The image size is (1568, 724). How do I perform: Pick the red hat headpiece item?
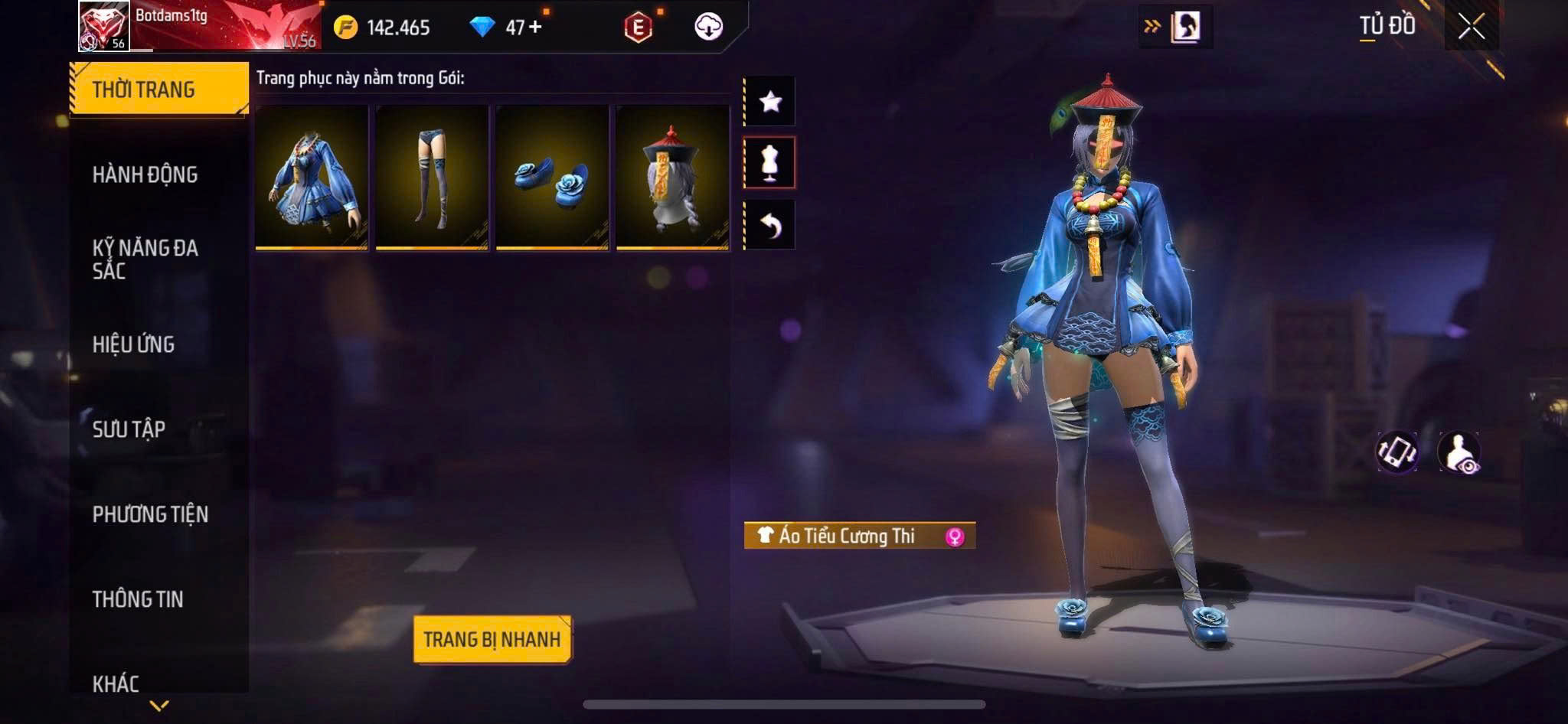(672, 178)
